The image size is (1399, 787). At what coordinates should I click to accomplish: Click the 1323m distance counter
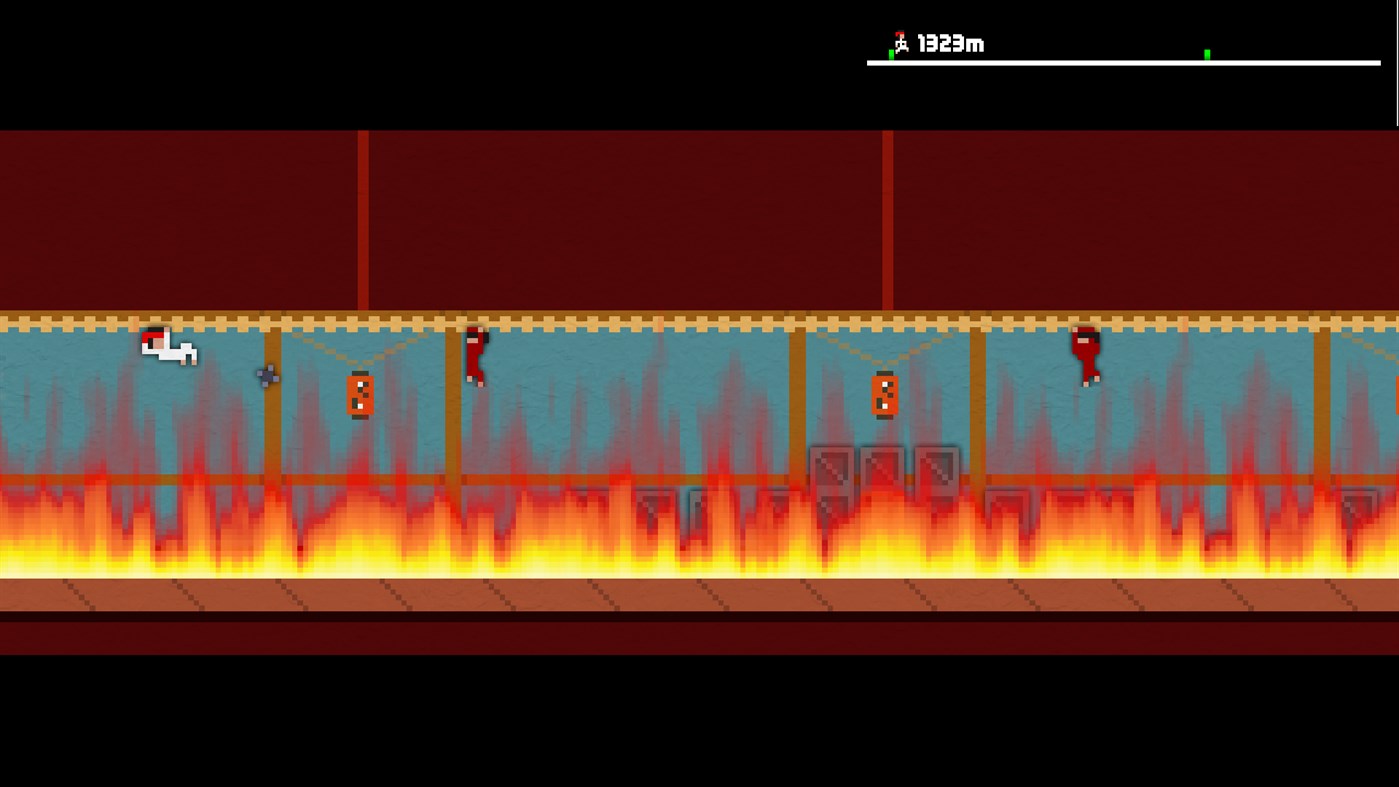tap(948, 44)
